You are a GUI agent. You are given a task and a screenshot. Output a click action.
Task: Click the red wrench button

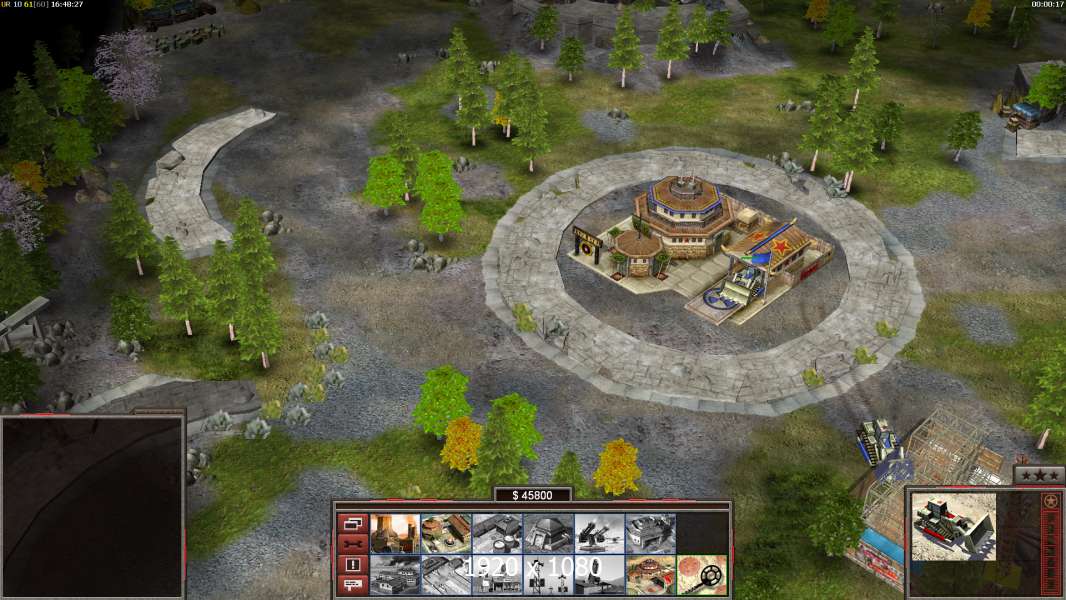[352, 543]
